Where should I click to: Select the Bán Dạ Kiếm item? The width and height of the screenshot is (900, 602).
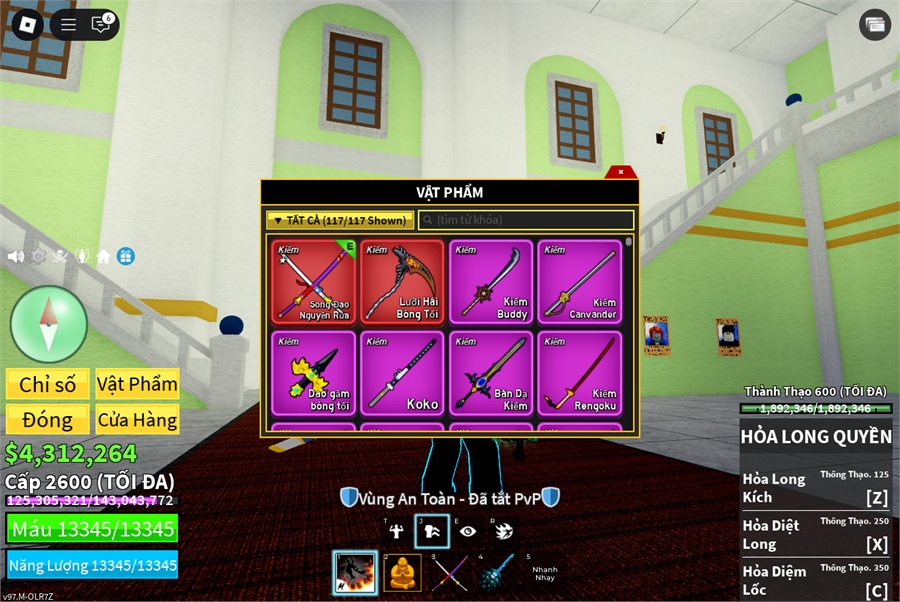tap(490, 373)
